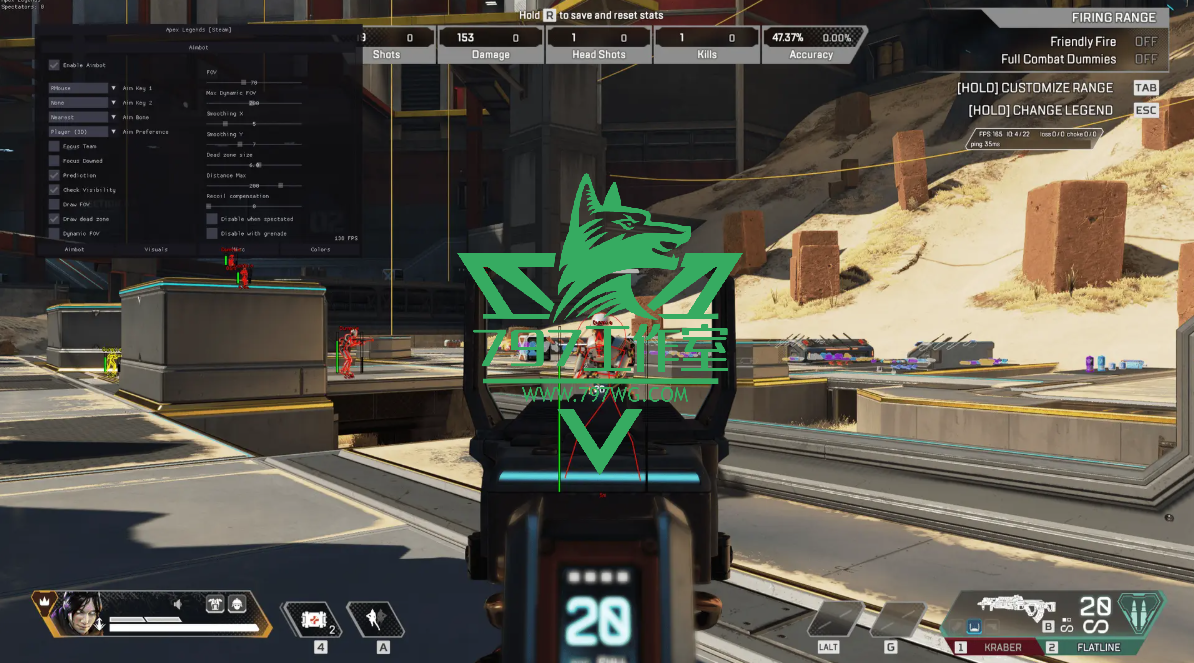Activate the tactical ability icon
Screen dimensions: 1194x663
pyautogui.click(x=375, y=620)
